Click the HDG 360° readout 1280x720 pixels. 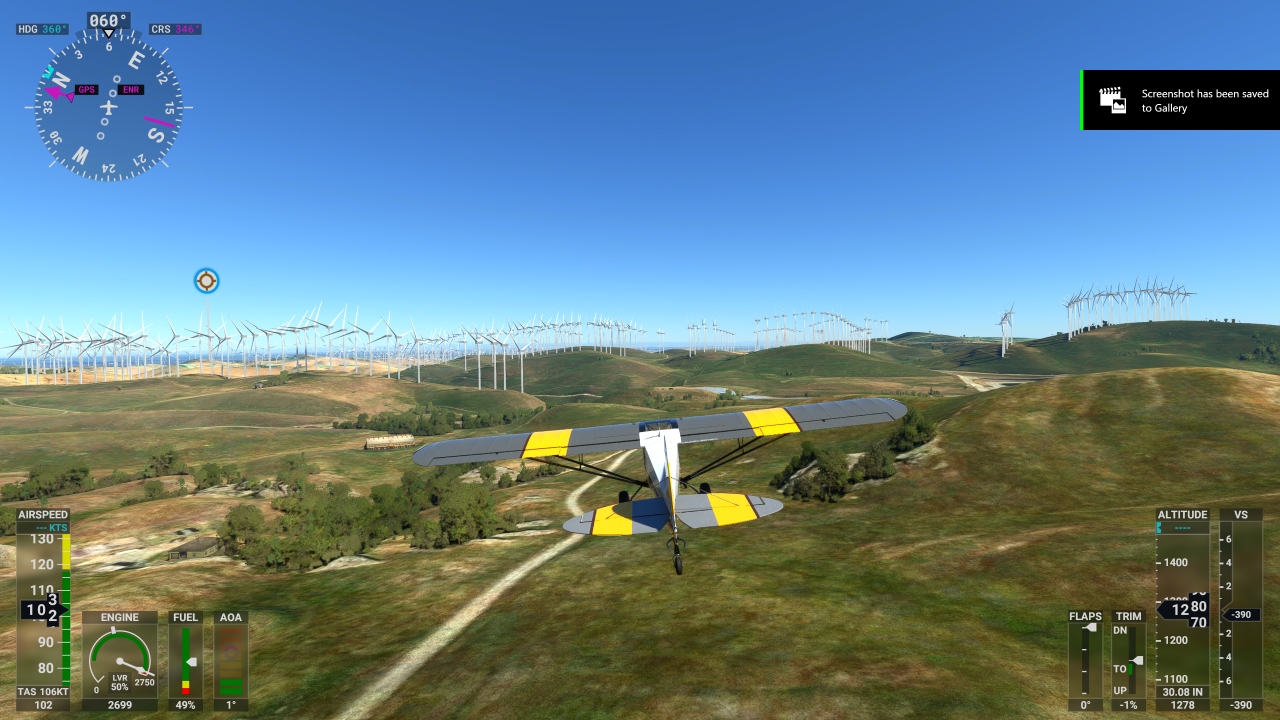[x=41, y=29]
